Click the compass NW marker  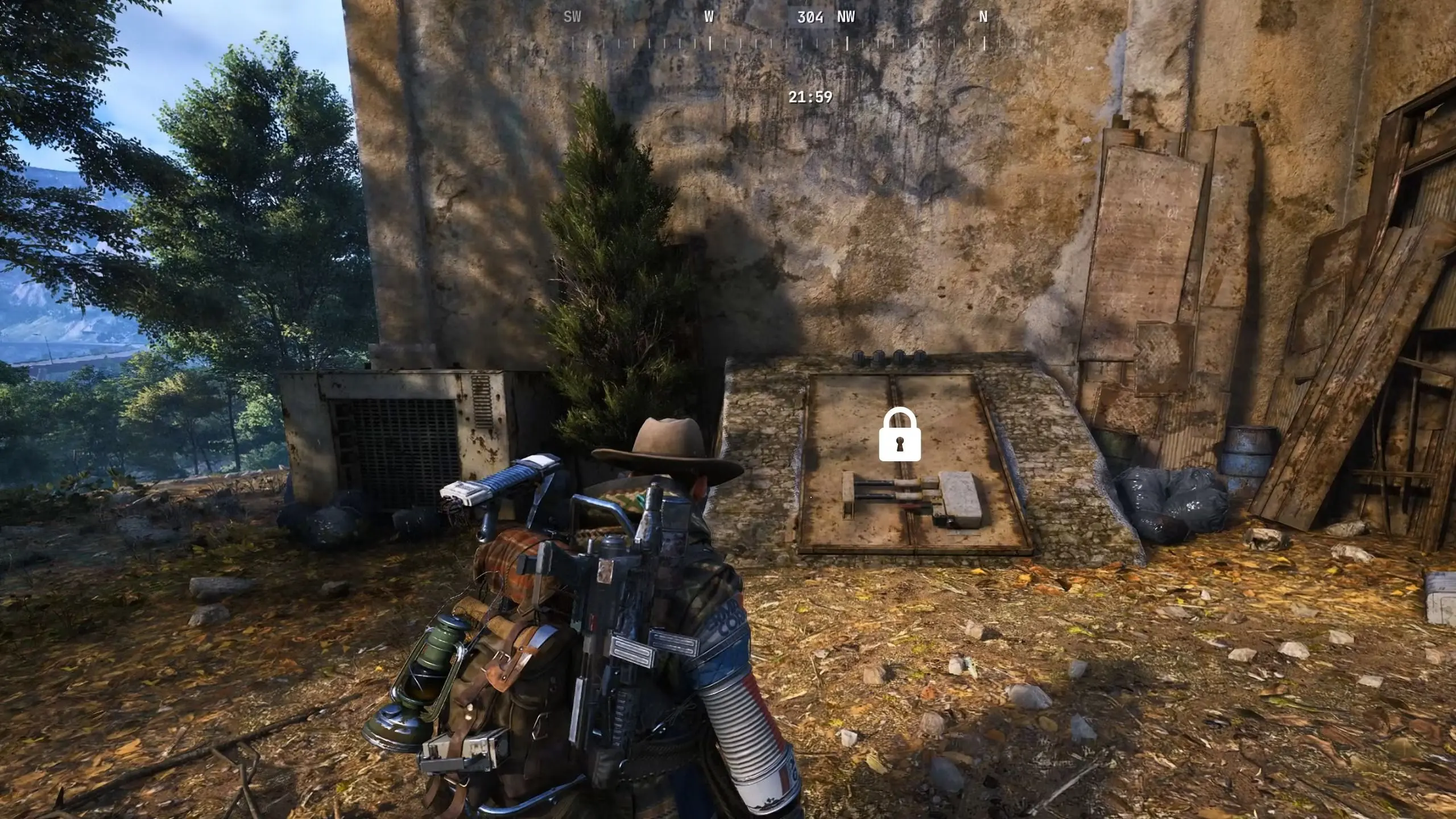click(845, 18)
